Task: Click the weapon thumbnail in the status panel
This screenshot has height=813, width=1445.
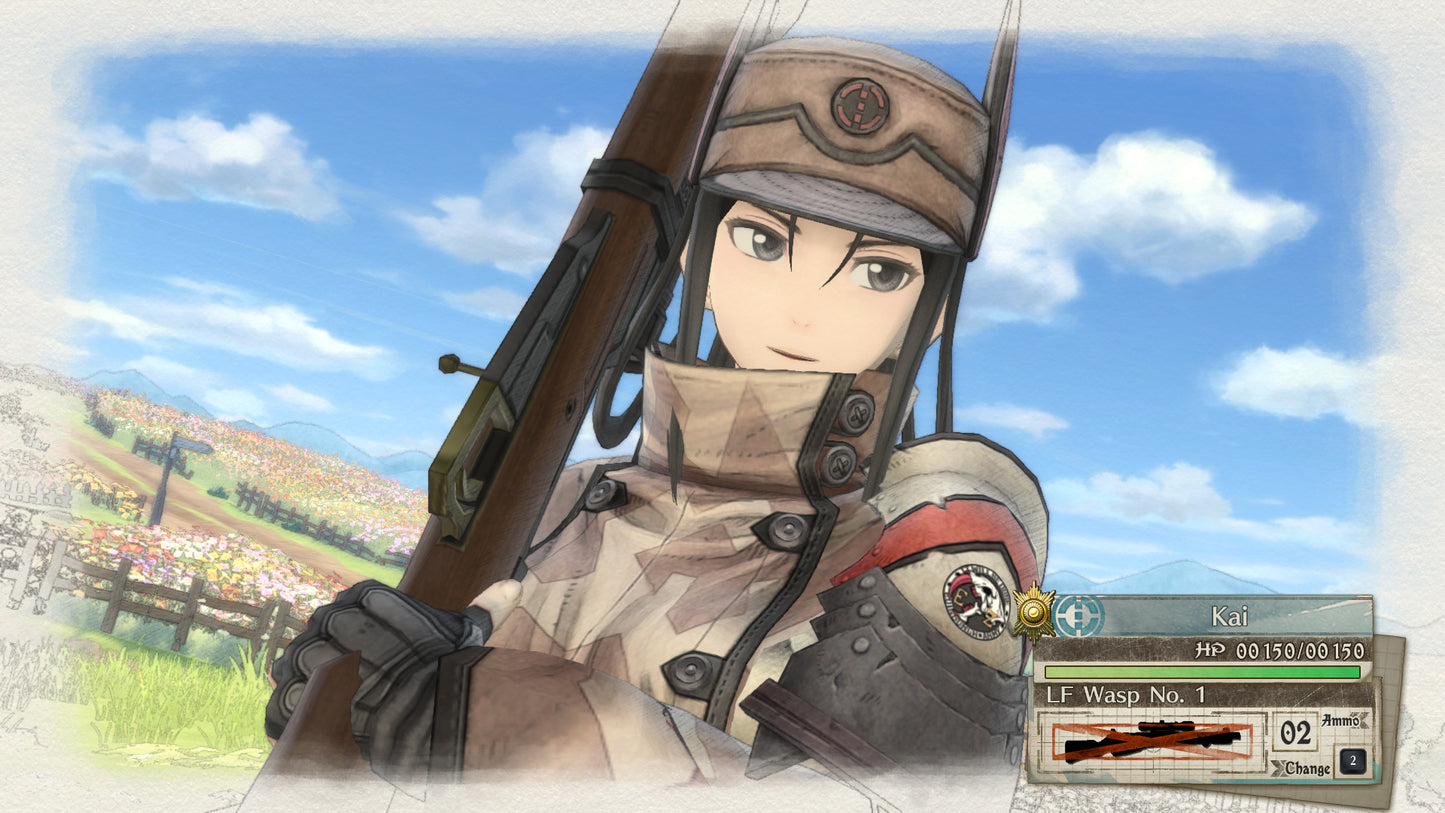Action: pyautogui.click(x=1151, y=740)
